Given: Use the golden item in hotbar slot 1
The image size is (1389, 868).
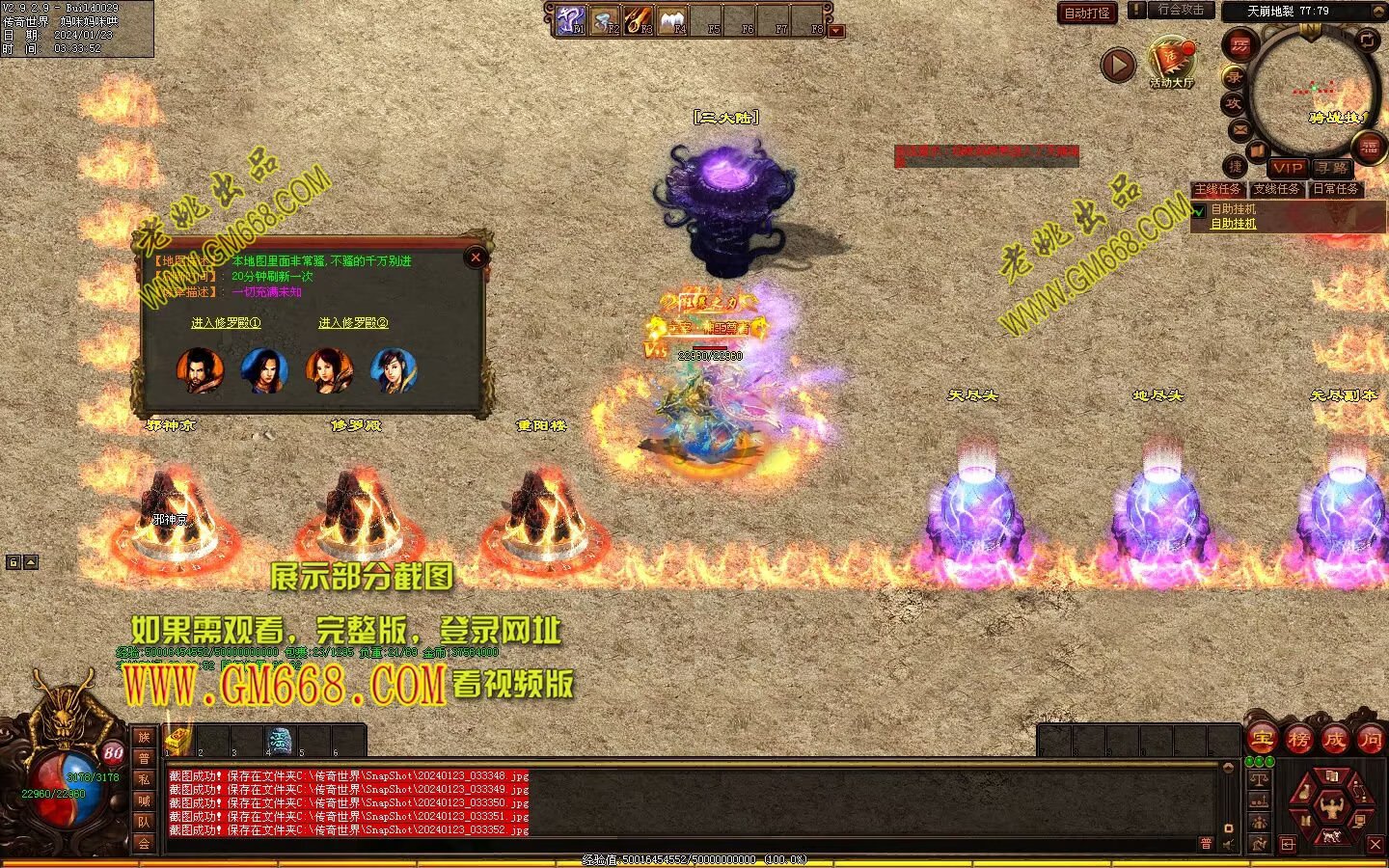Looking at the screenshot, I should point(179,740).
